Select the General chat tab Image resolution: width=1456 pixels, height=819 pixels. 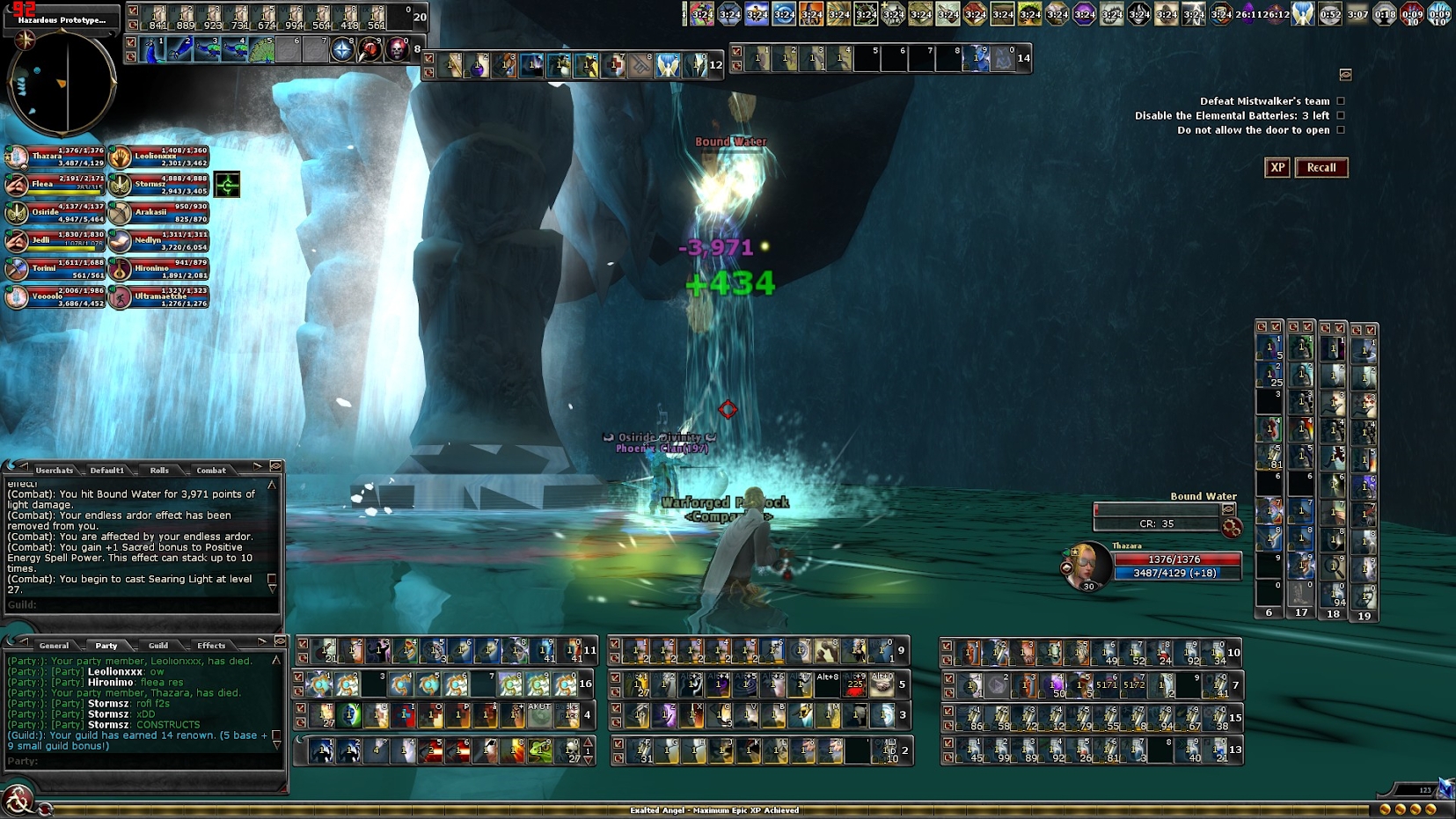(x=54, y=645)
